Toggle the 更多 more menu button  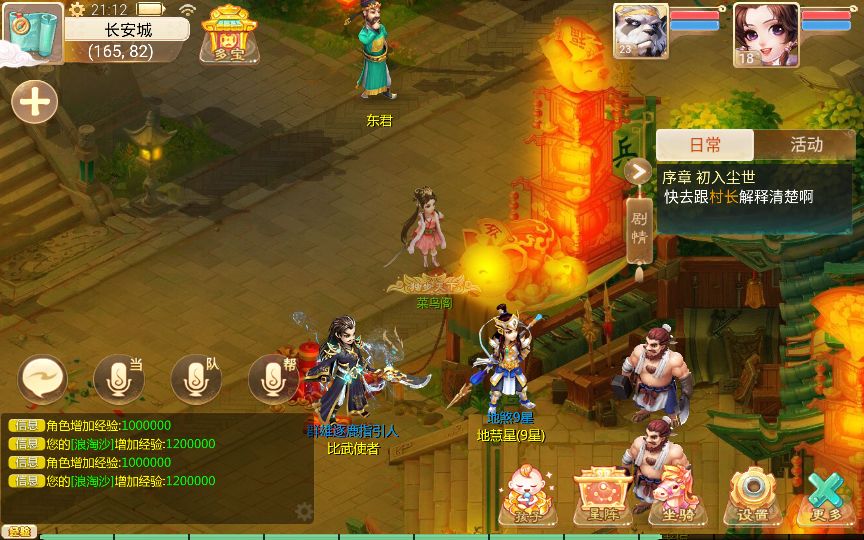827,495
